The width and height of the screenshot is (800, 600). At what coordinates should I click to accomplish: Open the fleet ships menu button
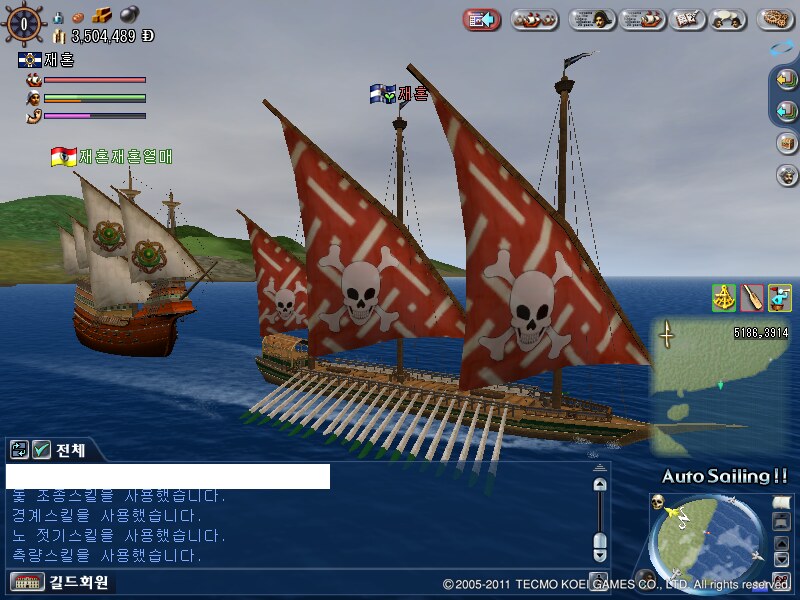[535, 19]
